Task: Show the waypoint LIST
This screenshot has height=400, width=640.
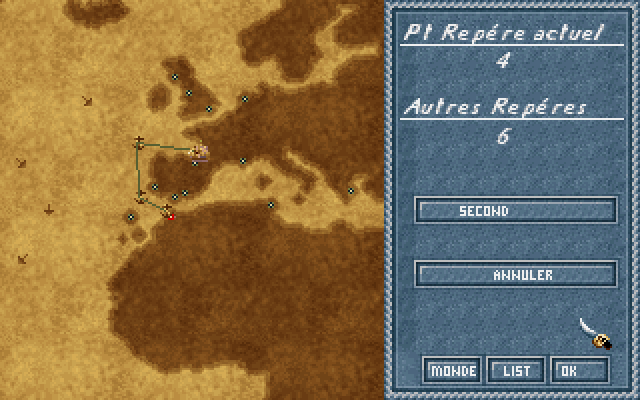Action: [516, 370]
